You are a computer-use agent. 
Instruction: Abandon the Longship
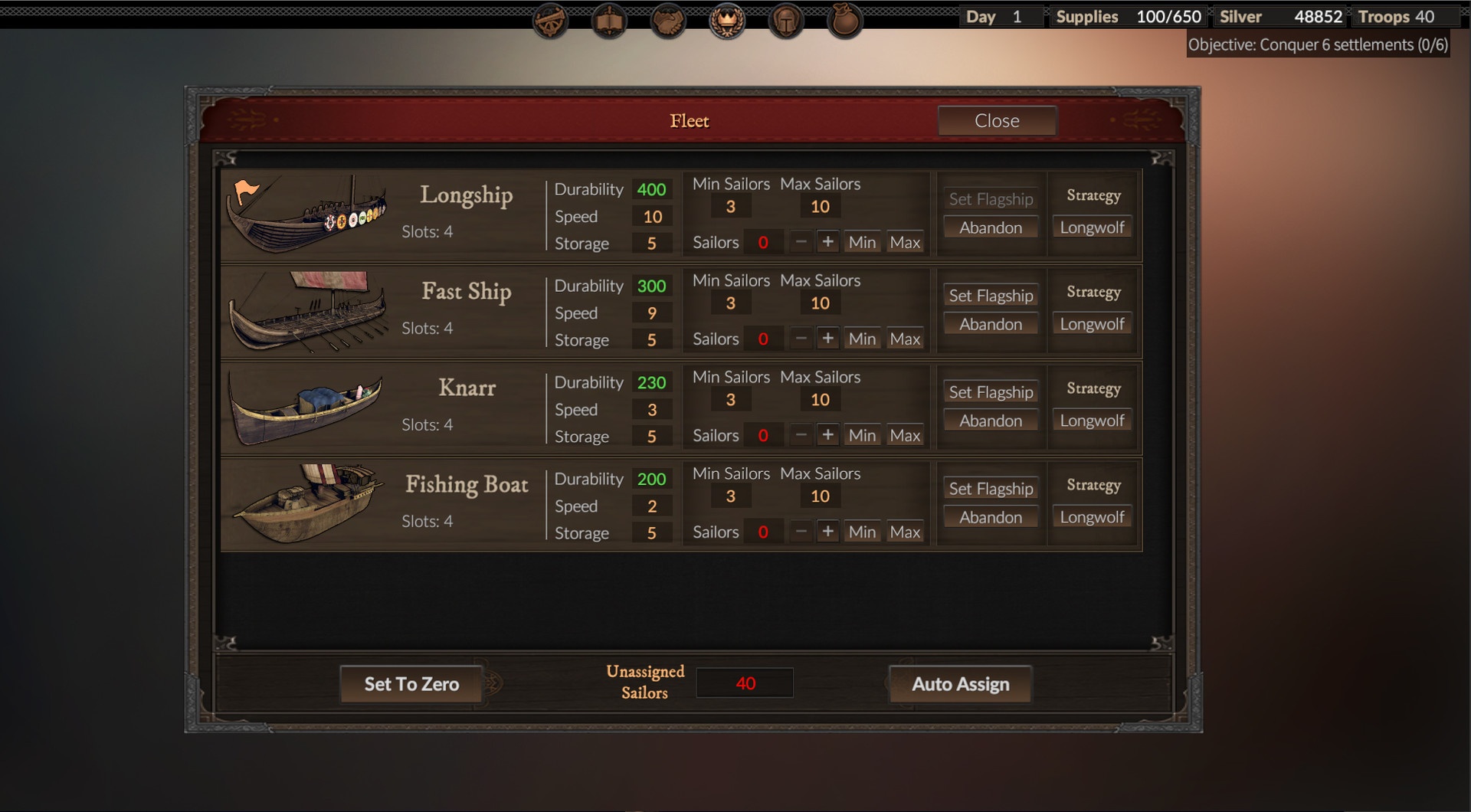tap(991, 228)
